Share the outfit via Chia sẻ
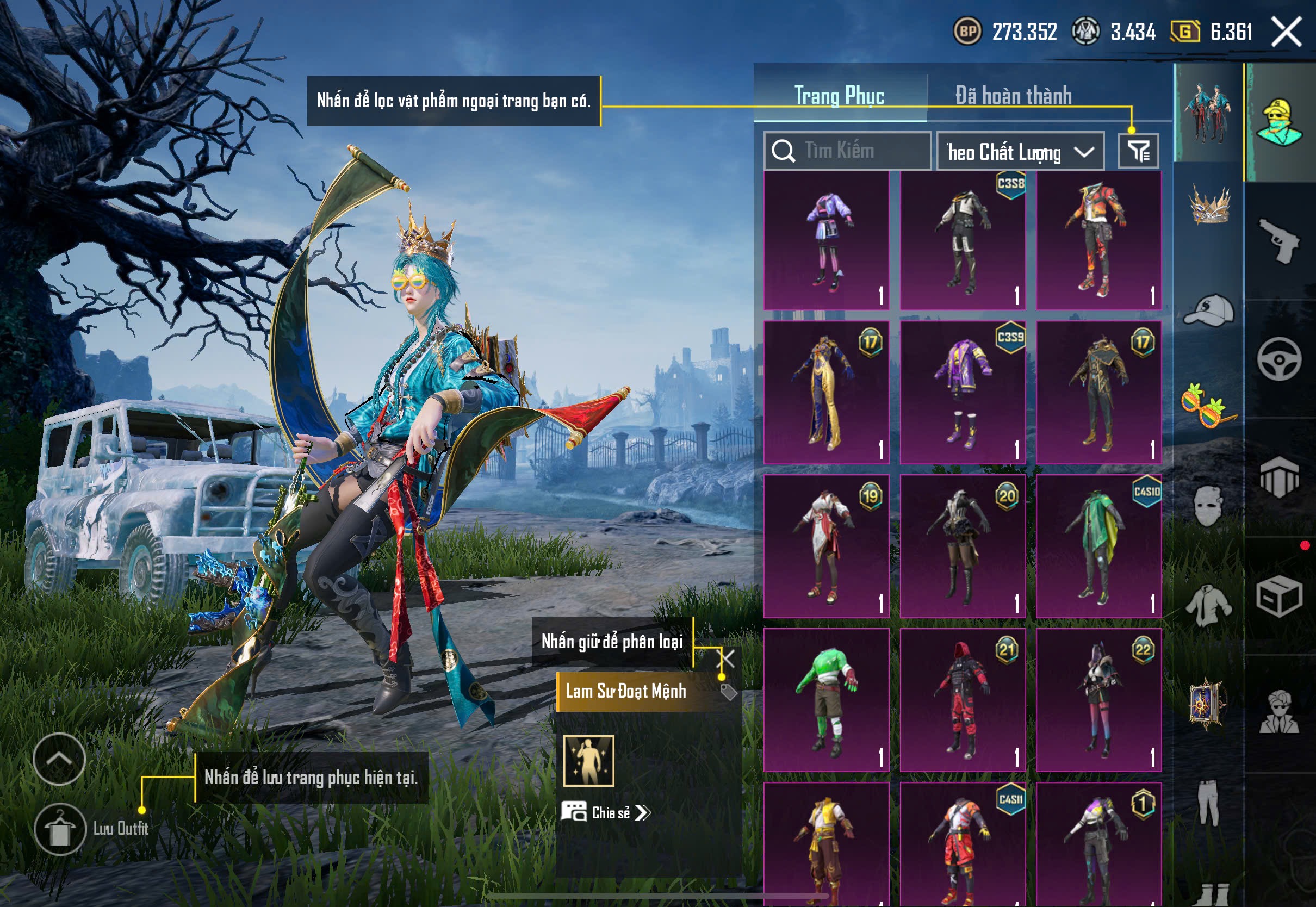Viewport: 1316px width, 907px height. pyautogui.click(x=606, y=813)
